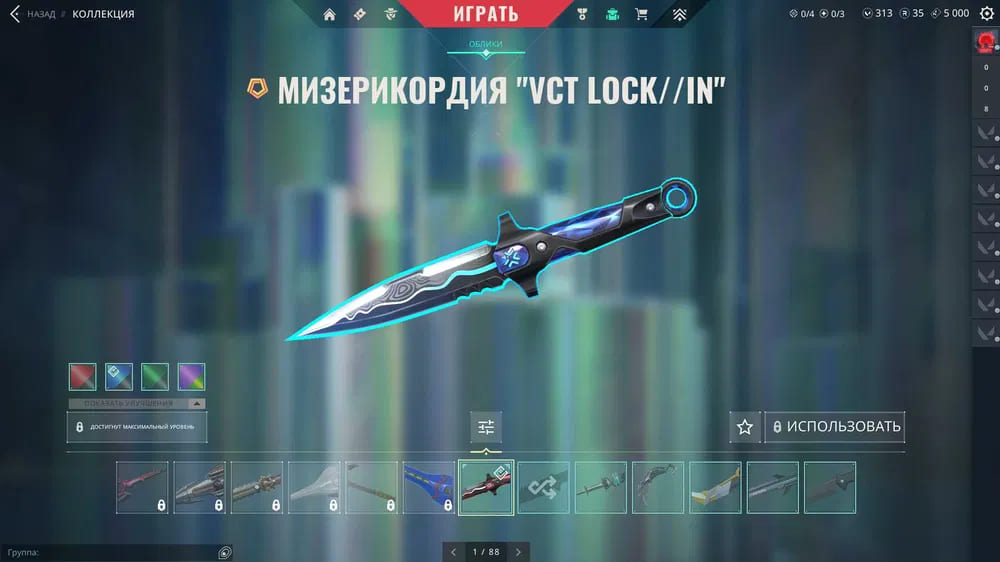
Task: Select the blue color variant swatch
Action: click(119, 377)
